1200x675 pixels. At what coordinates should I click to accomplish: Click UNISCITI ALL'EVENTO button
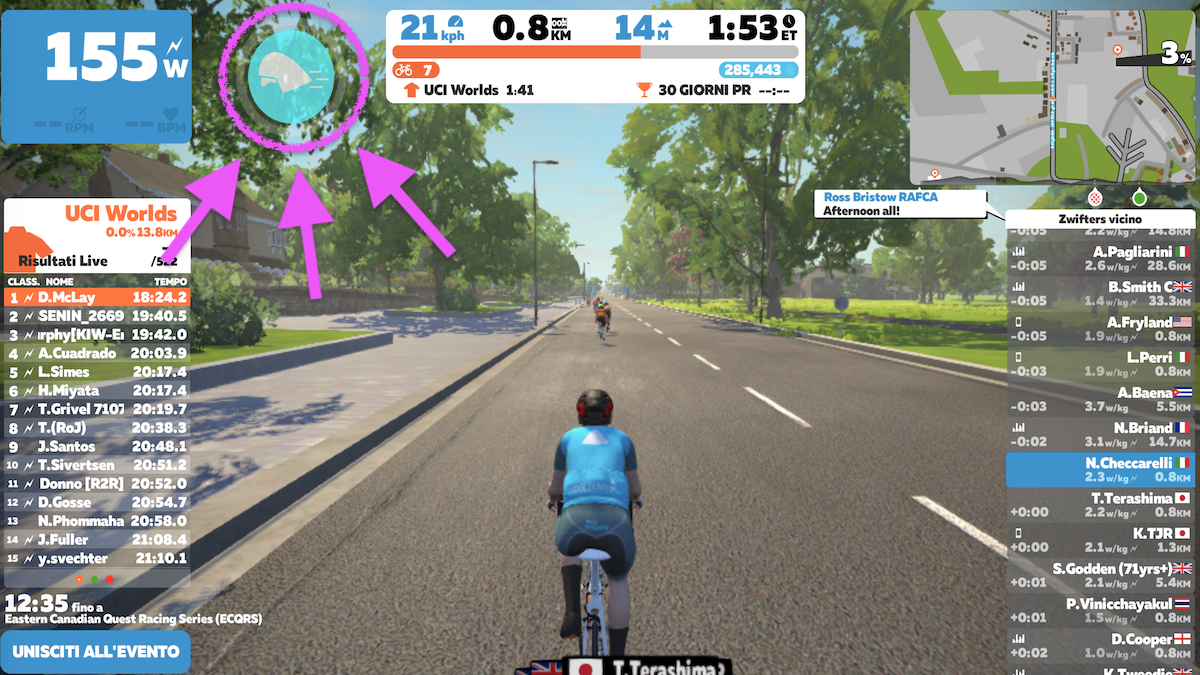(x=96, y=652)
